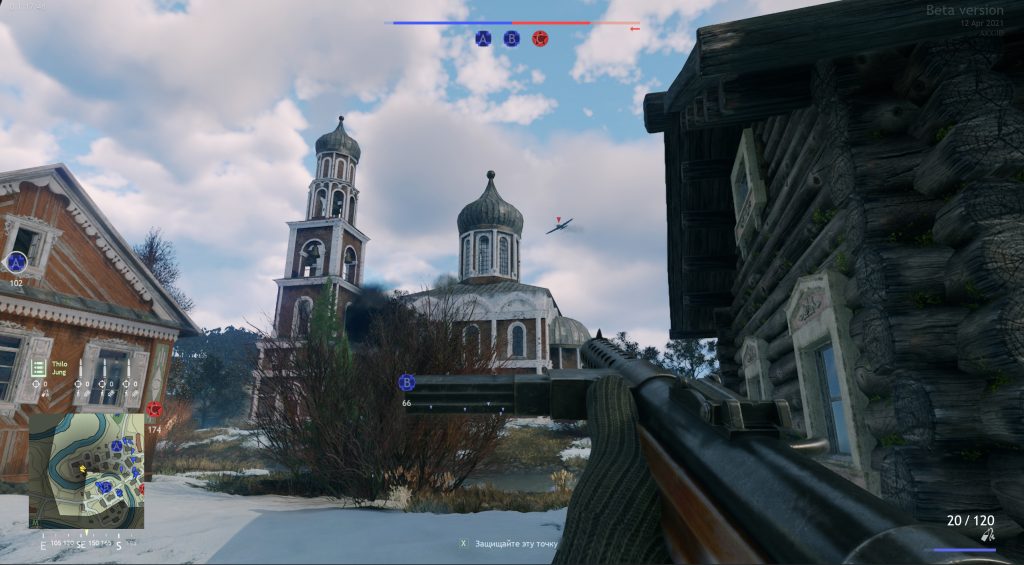The image size is (1024, 565).
Task: Click the point B waypoint marker showing 66
Action: pos(407,383)
